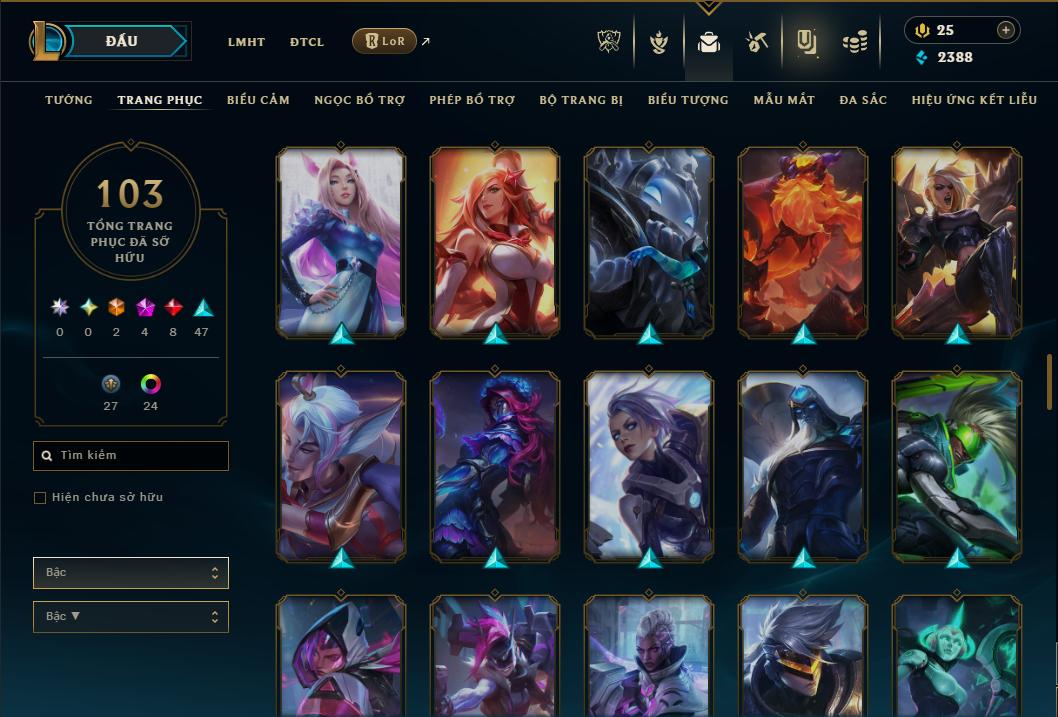This screenshot has height=717, width=1058.
Task: Switch to the ĐA SẮC tab
Action: pos(863,100)
